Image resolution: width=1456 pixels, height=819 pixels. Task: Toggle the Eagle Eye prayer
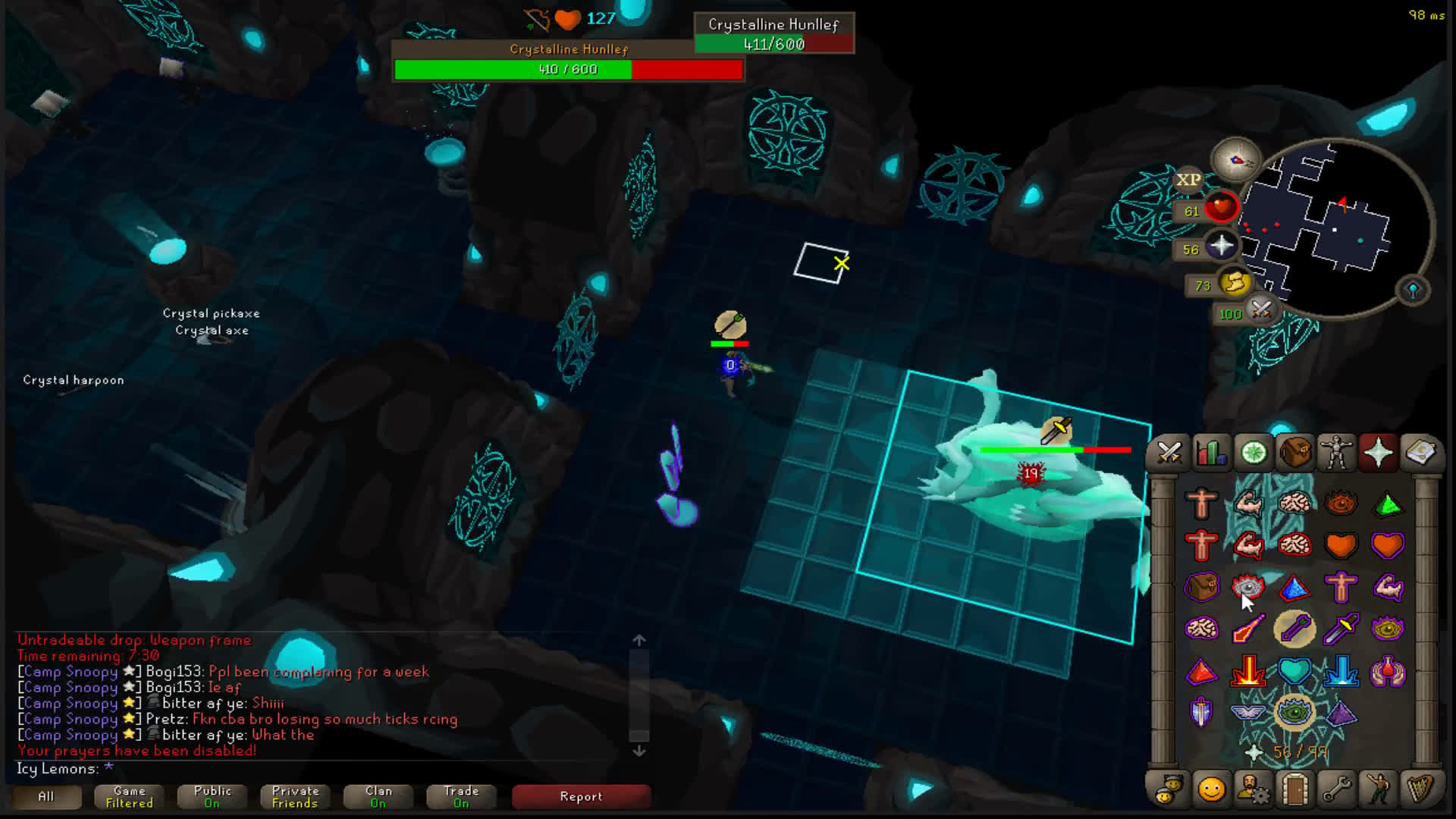coord(1388,629)
